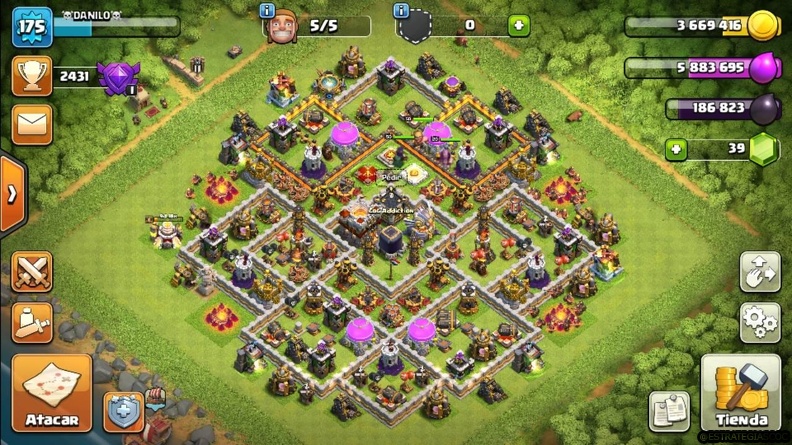Viewport: 792px width, 445px height.
Task: Open the mail envelope inbox
Action: pyautogui.click(x=32, y=124)
